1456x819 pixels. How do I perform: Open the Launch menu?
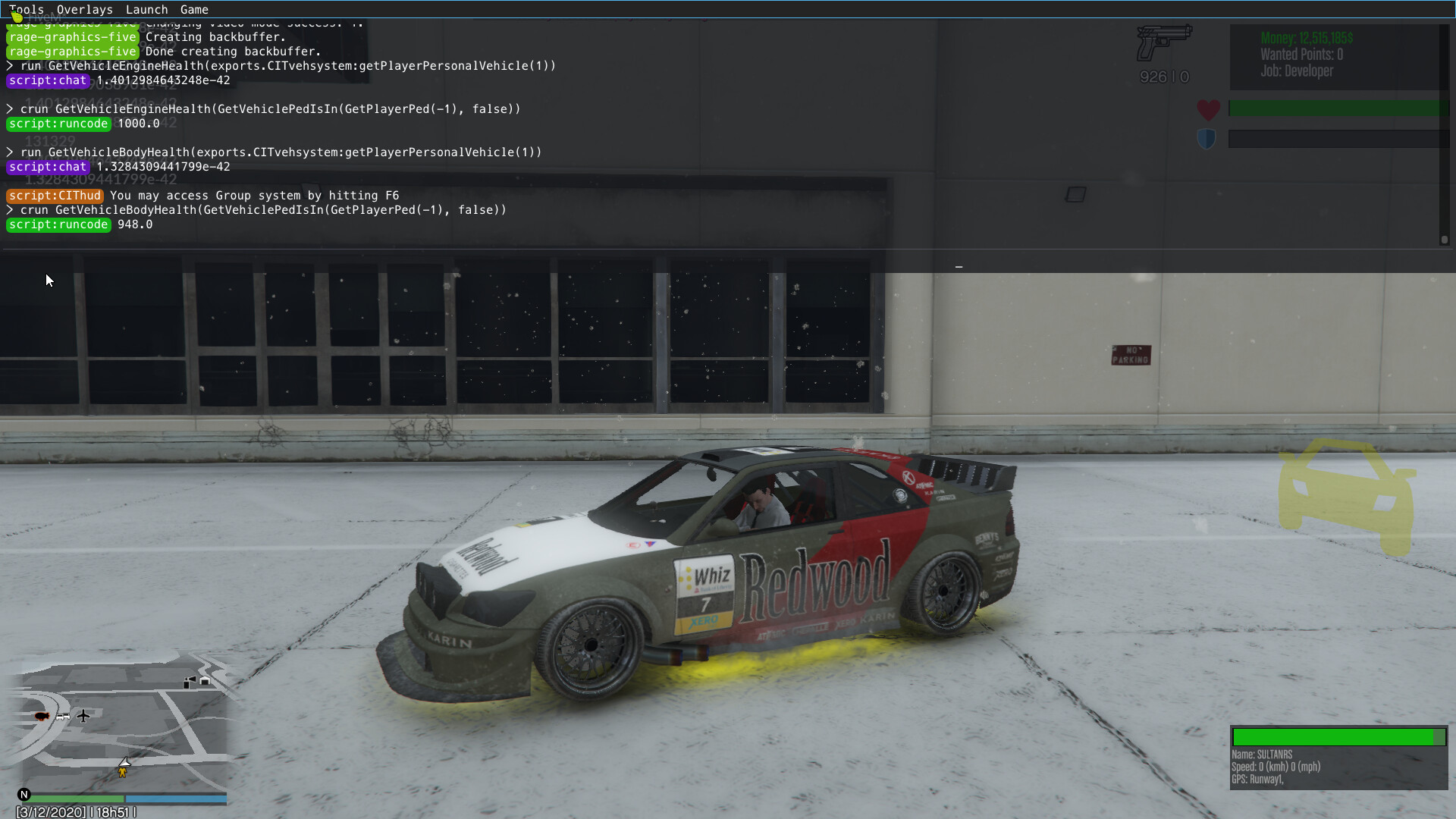tap(146, 9)
